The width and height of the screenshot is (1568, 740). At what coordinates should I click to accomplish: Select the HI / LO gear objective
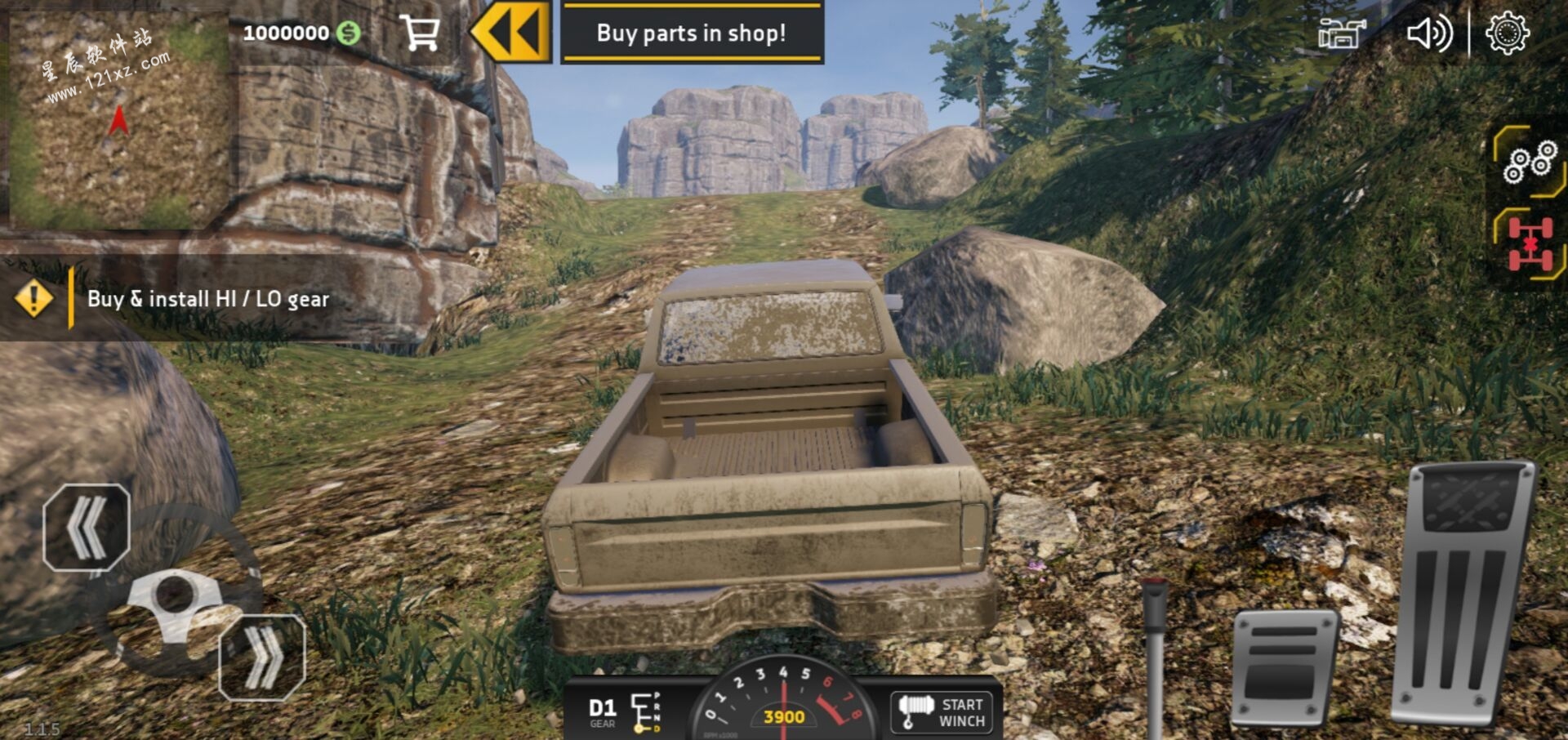click(207, 299)
